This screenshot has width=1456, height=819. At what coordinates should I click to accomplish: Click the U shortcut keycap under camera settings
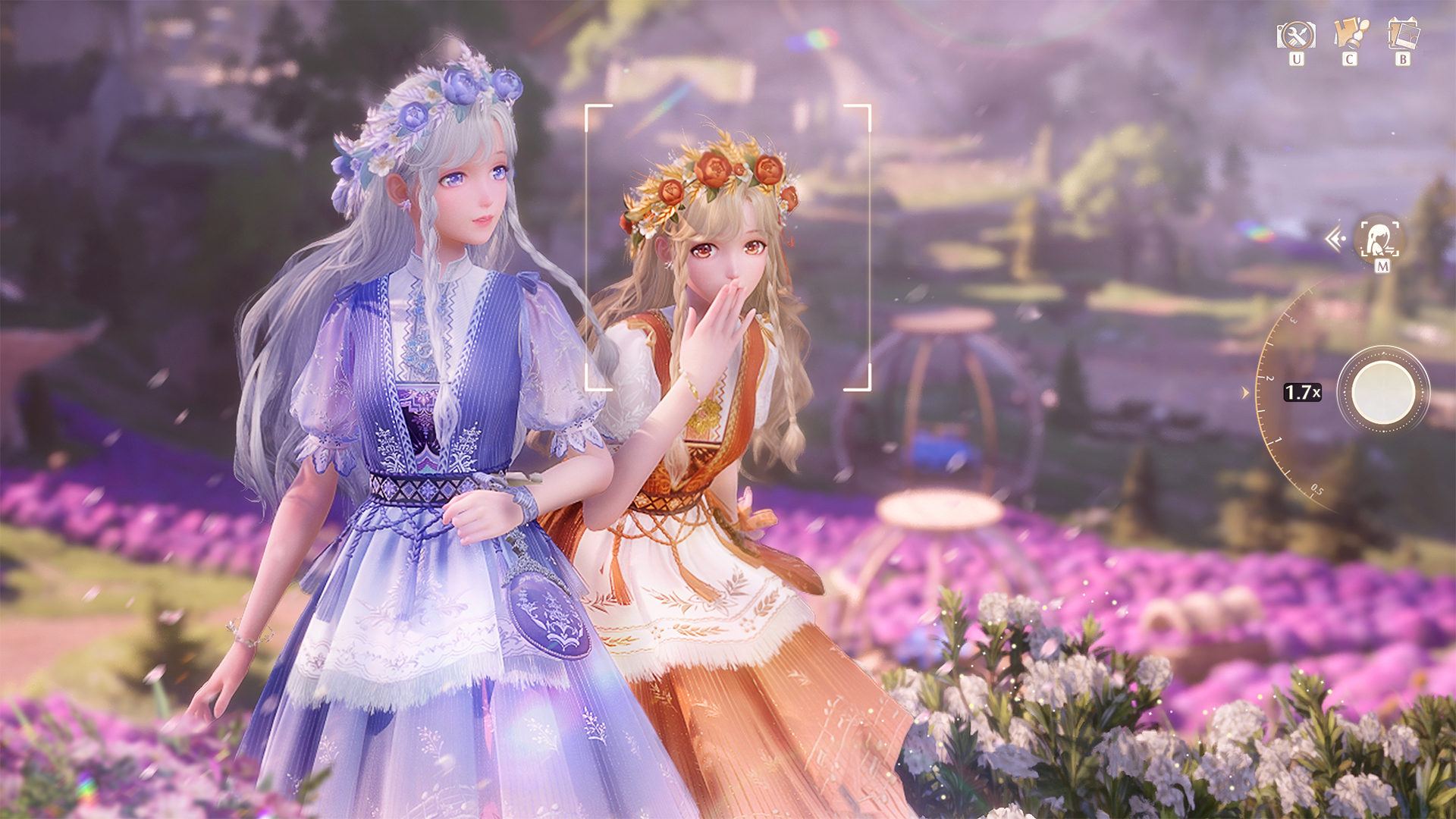tap(1297, 60)
